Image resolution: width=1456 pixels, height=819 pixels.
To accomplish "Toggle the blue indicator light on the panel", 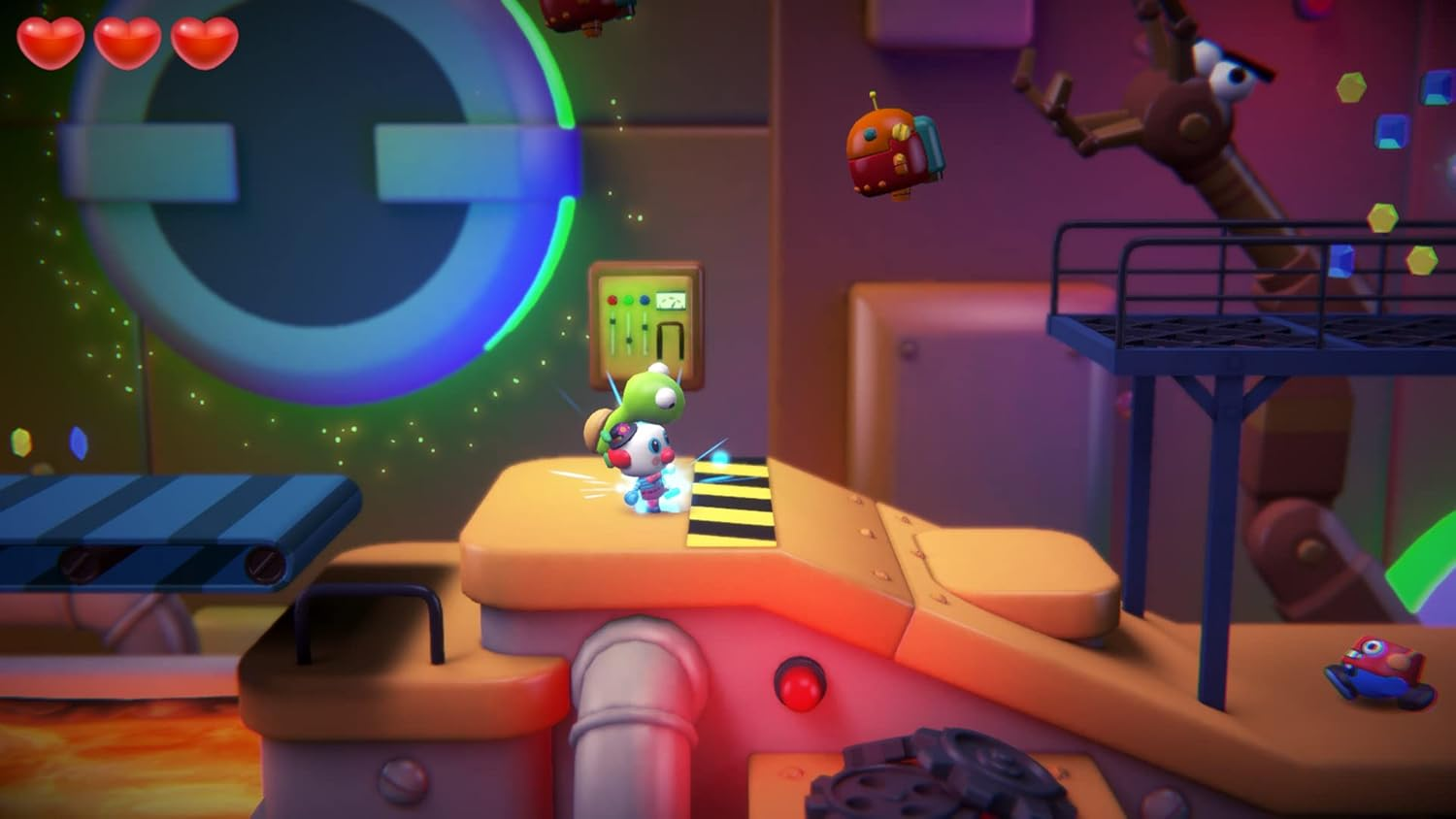I will pyautogui.click(x=645, y=300).
